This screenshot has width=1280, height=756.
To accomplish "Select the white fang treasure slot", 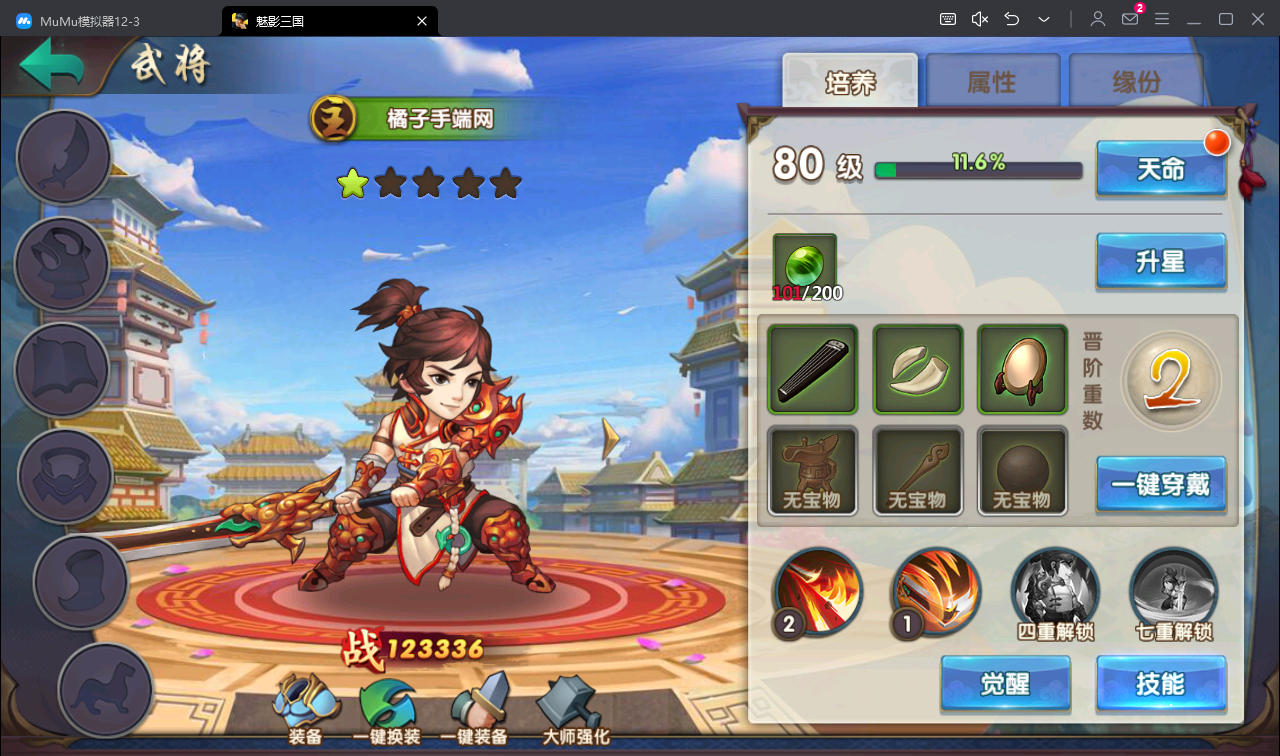I will (917, 369).
